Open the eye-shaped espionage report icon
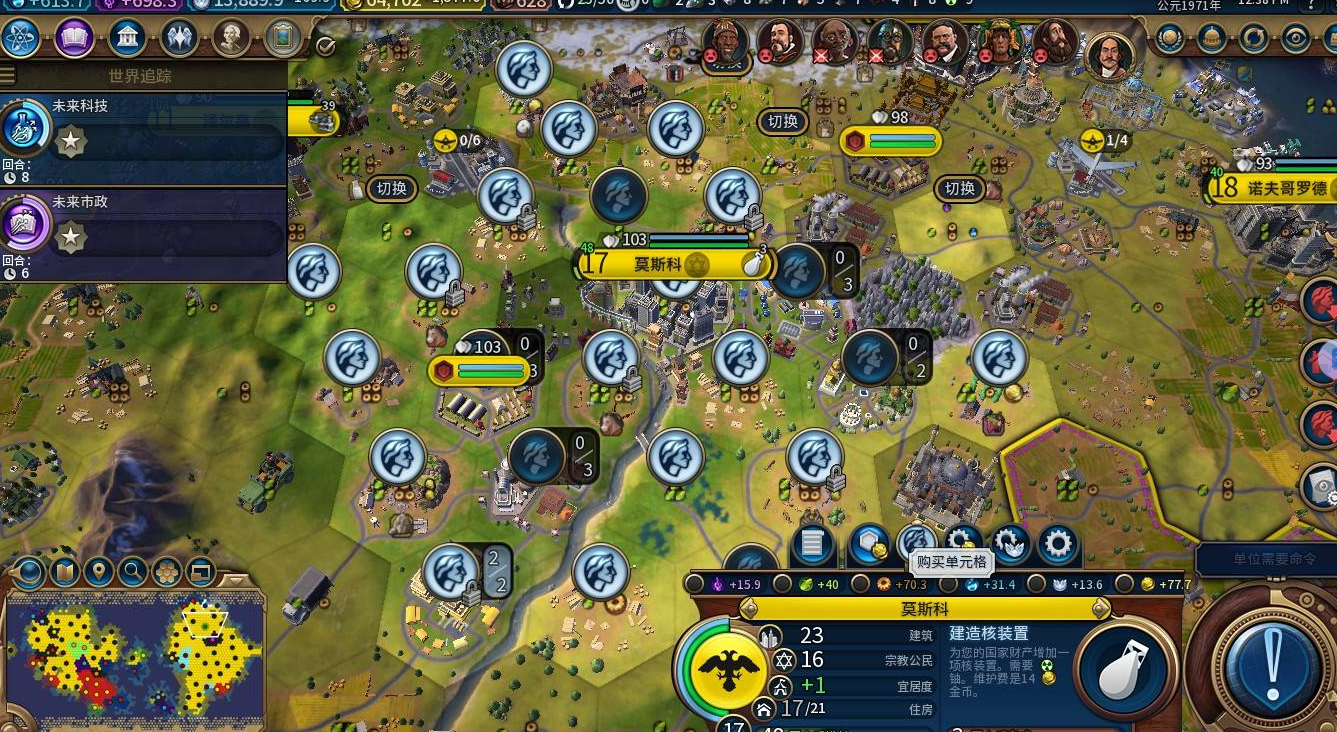 1296,38
